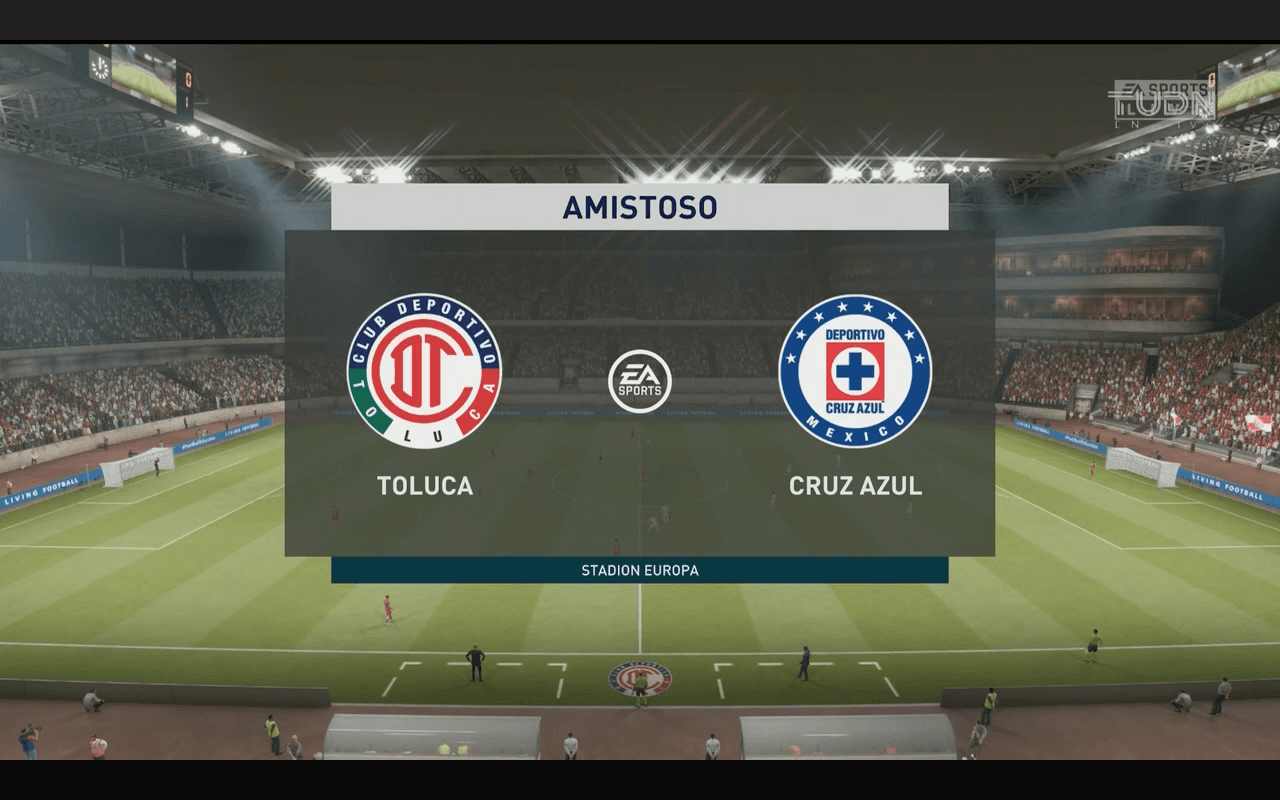Click the loading spinner on the stadium scoreboard
The height and width of the screenshot is (800, 1280).
point(100,69)
